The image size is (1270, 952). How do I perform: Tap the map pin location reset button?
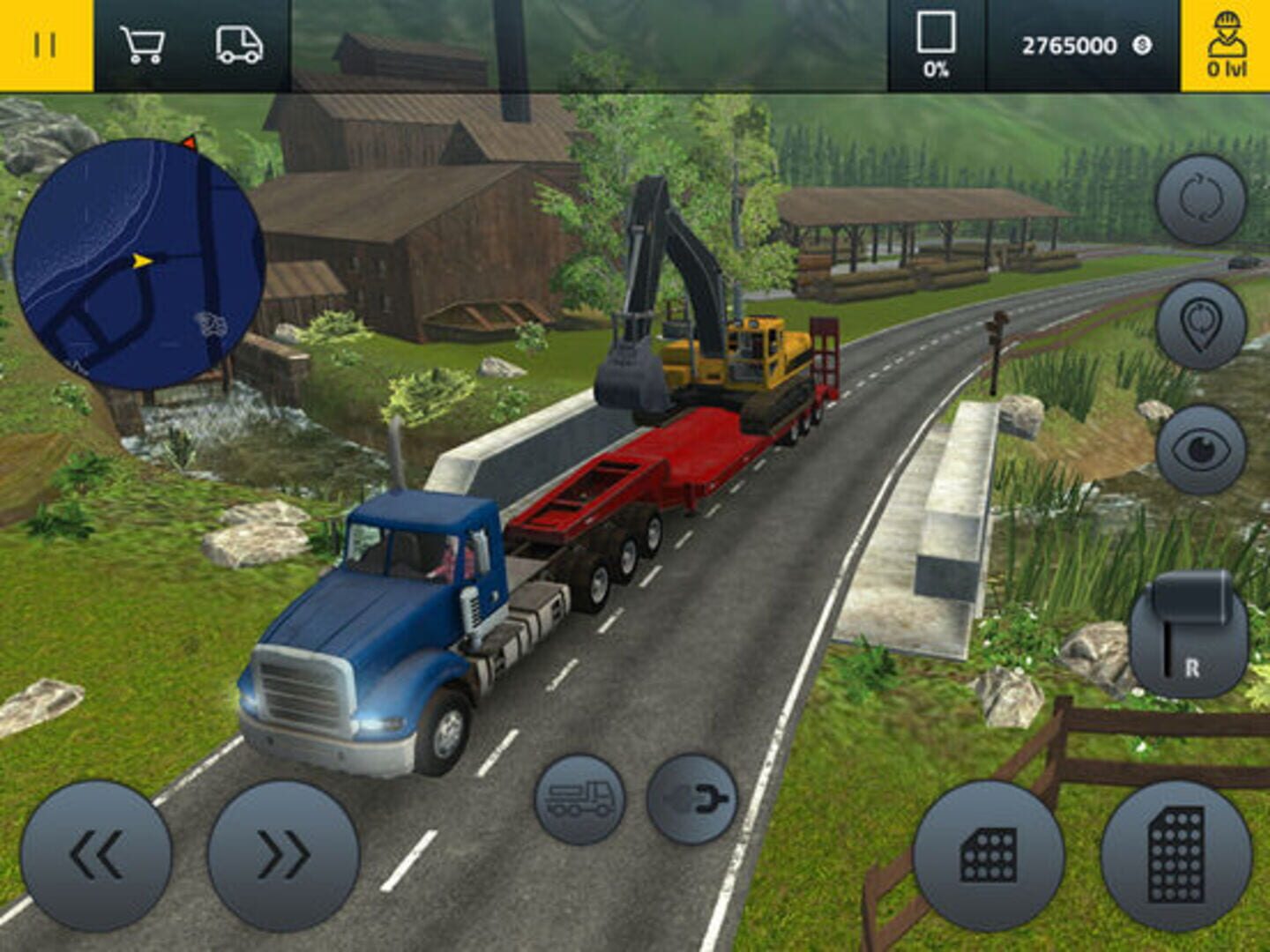click(x=1200, y=324)
